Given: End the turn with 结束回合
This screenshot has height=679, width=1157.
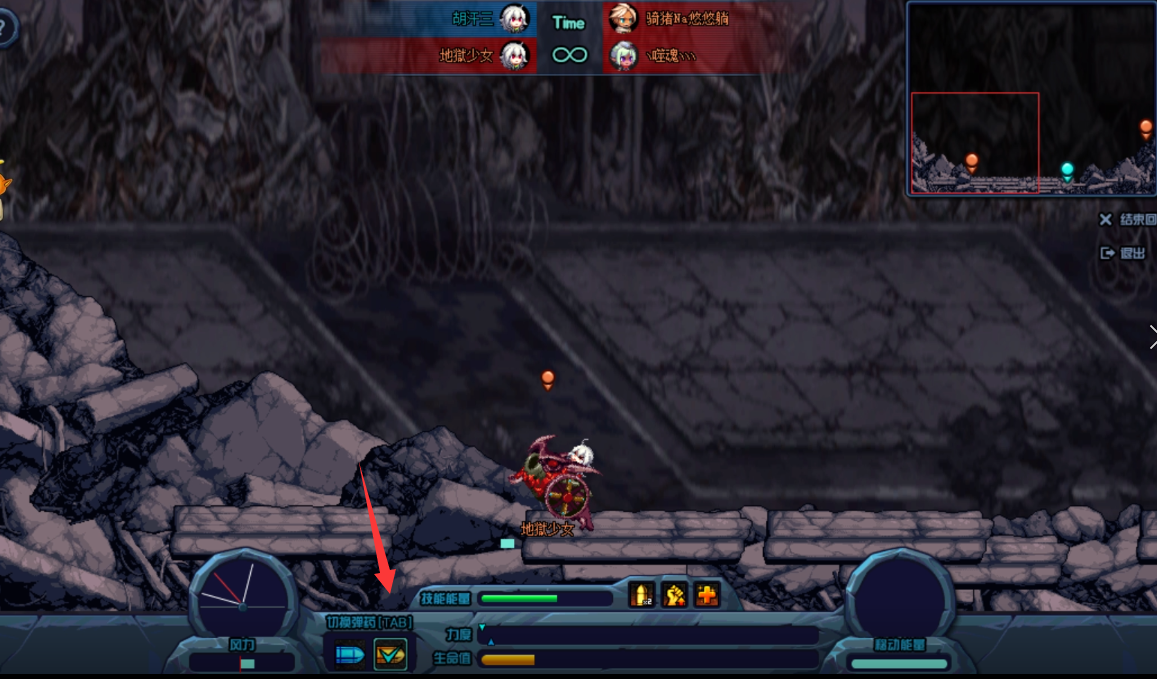Looking at the screenshot, I should pyautogui.click(x=1129, y=220).
